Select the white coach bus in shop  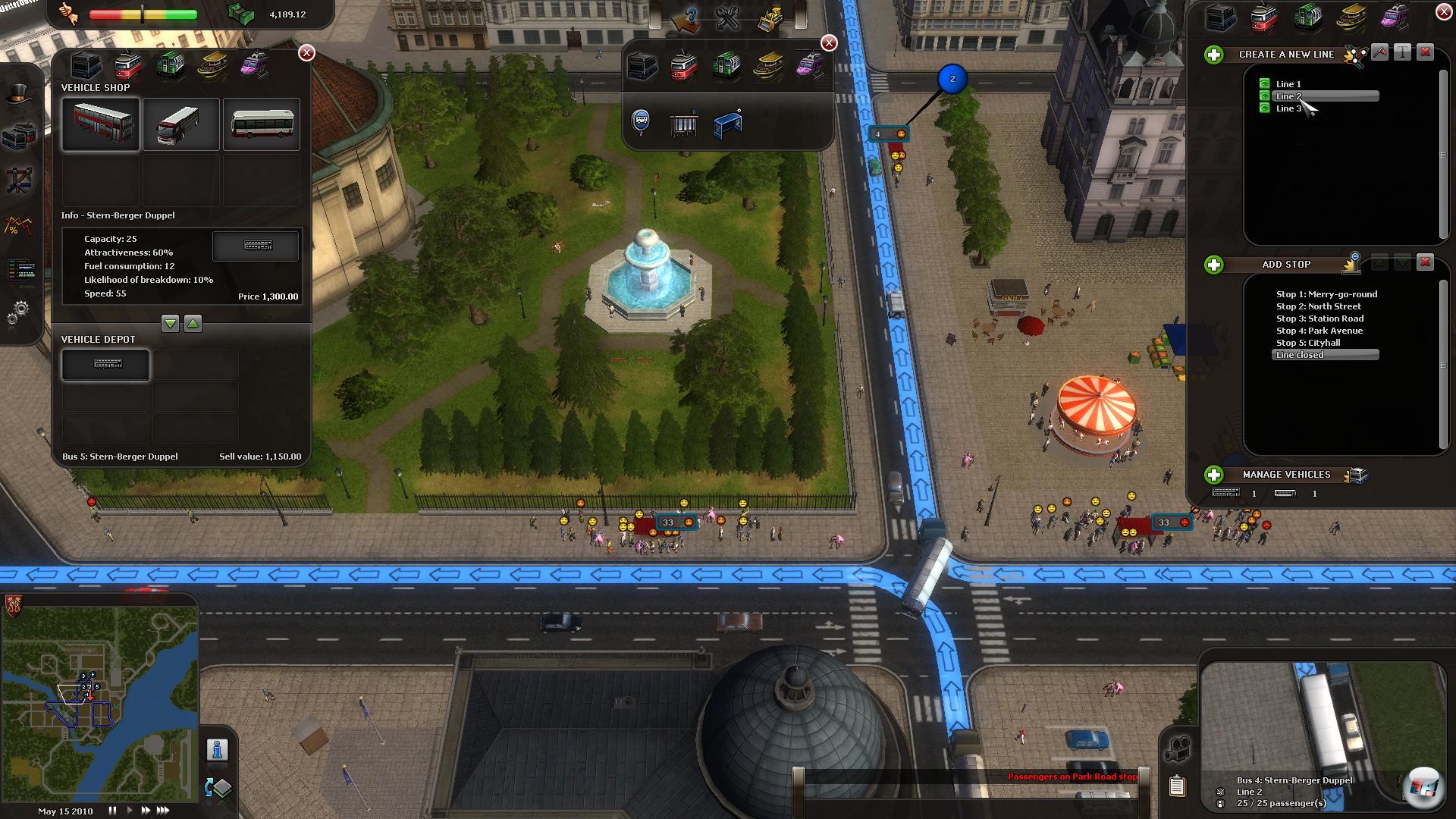(x=181, y=124)
